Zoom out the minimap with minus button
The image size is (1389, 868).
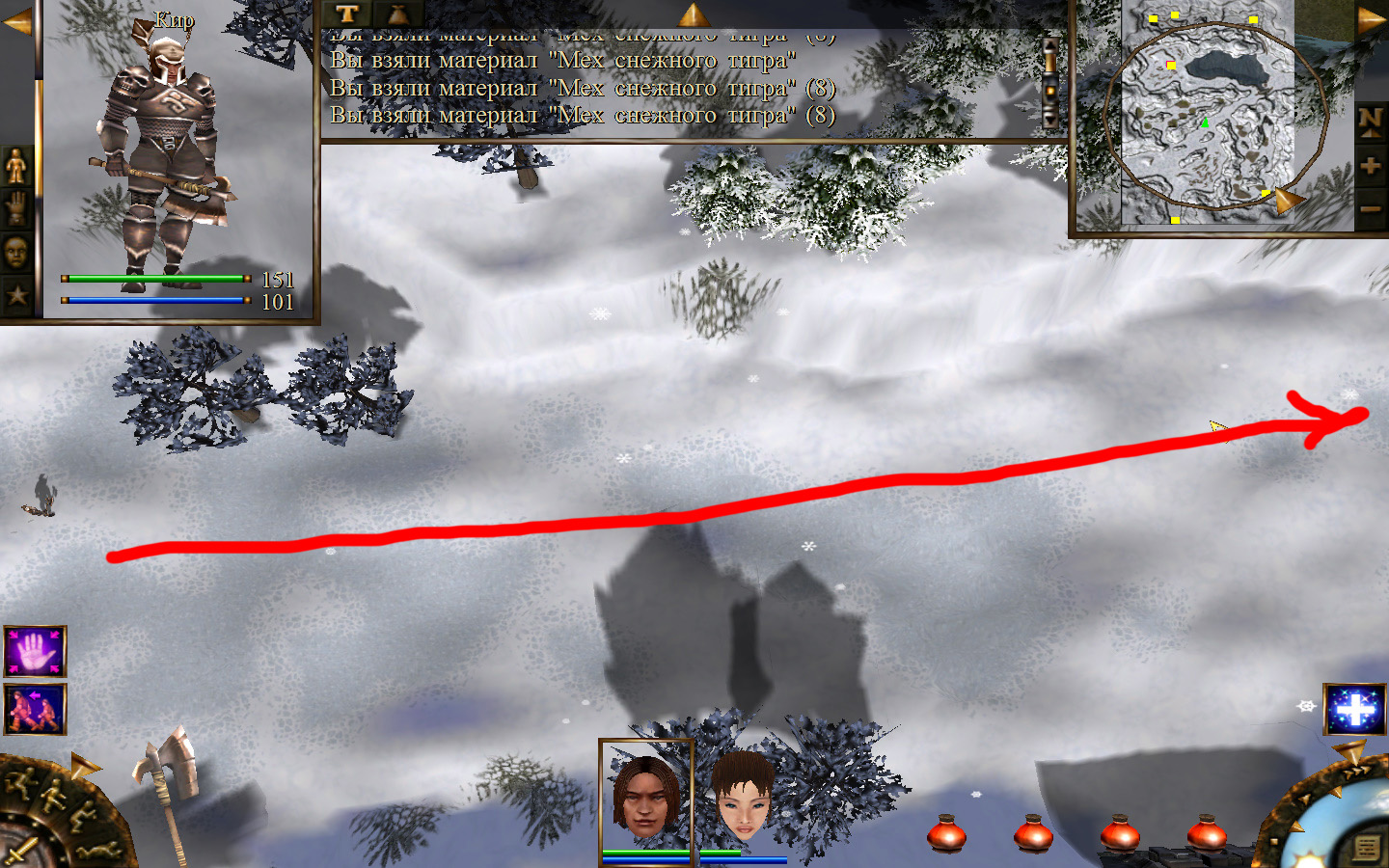(x=1370, y=208)
